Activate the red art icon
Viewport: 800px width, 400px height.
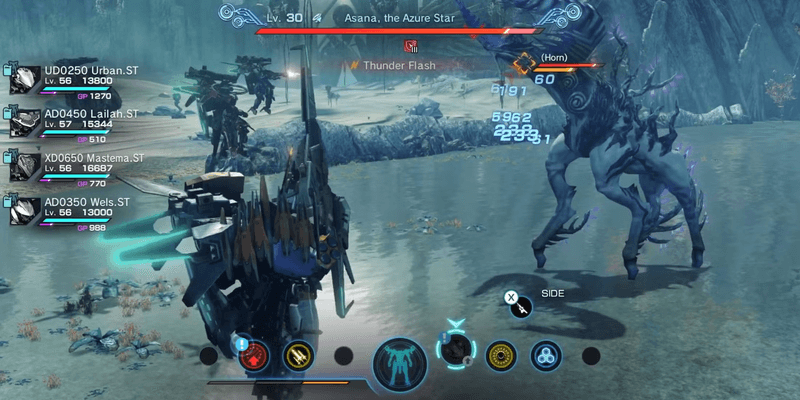coord(254,354)
